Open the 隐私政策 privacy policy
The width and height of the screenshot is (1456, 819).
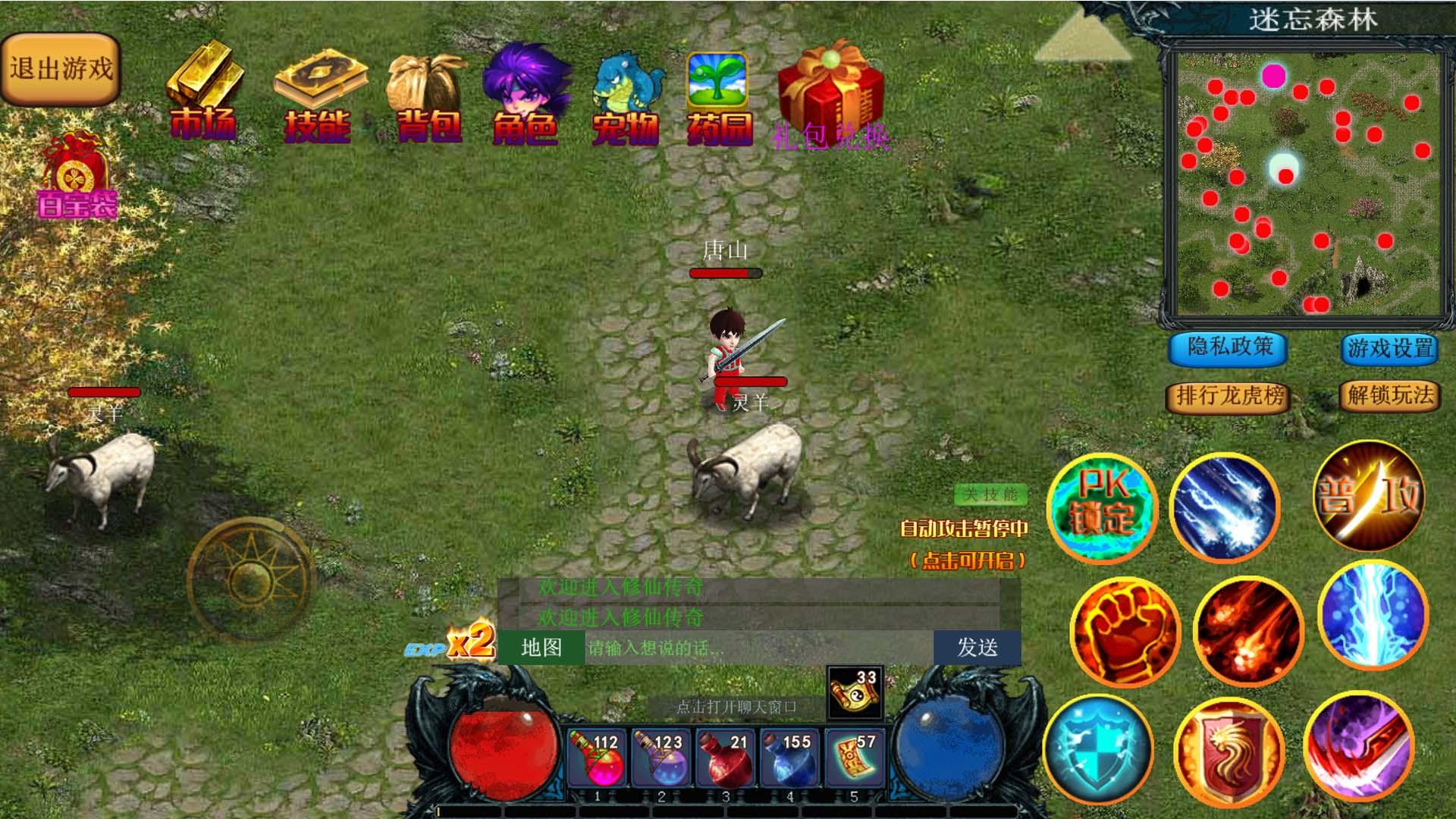pos(1229,347)
